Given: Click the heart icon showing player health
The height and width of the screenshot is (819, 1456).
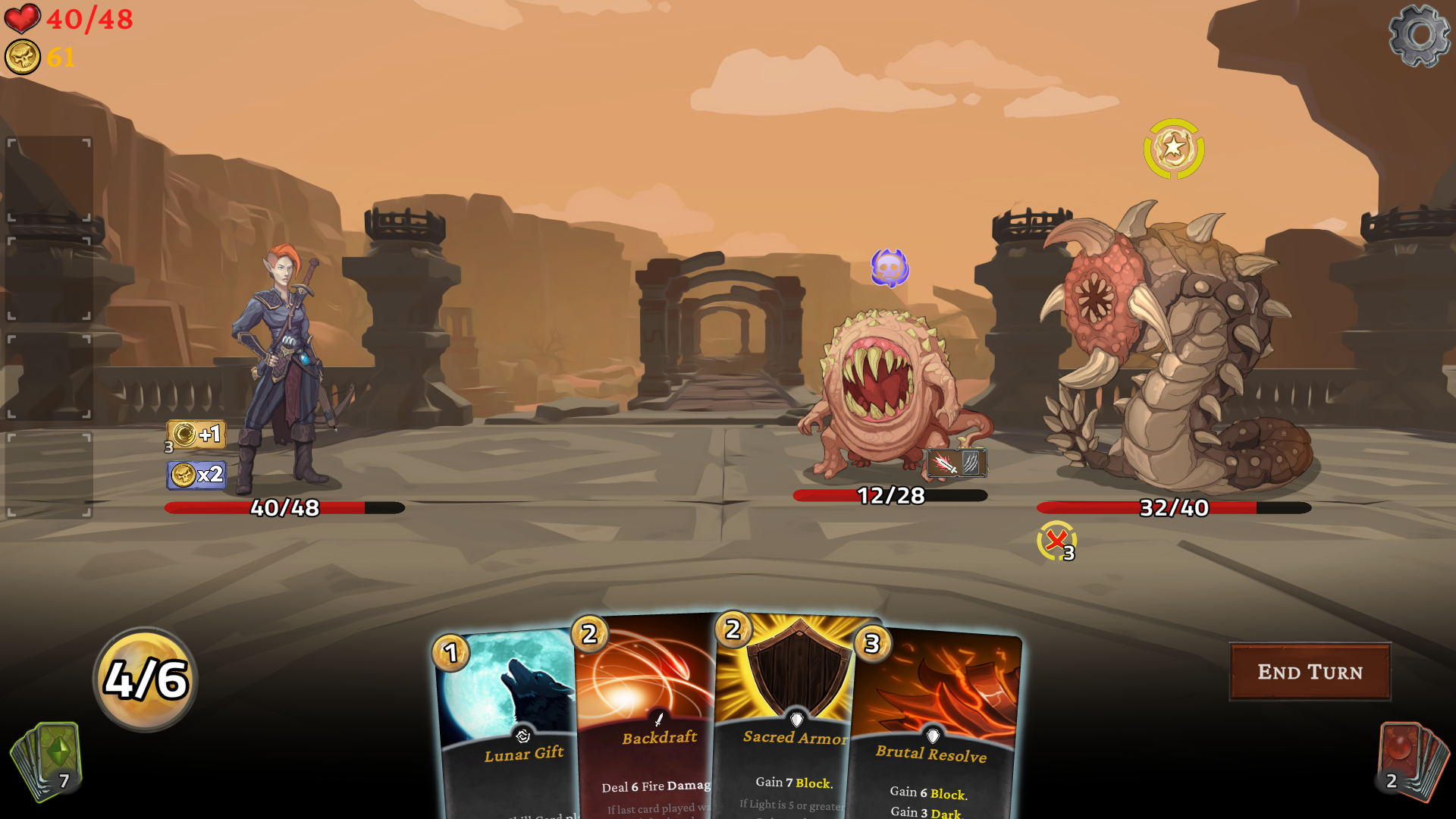Looking at the screenshot, I should [24, 20].
